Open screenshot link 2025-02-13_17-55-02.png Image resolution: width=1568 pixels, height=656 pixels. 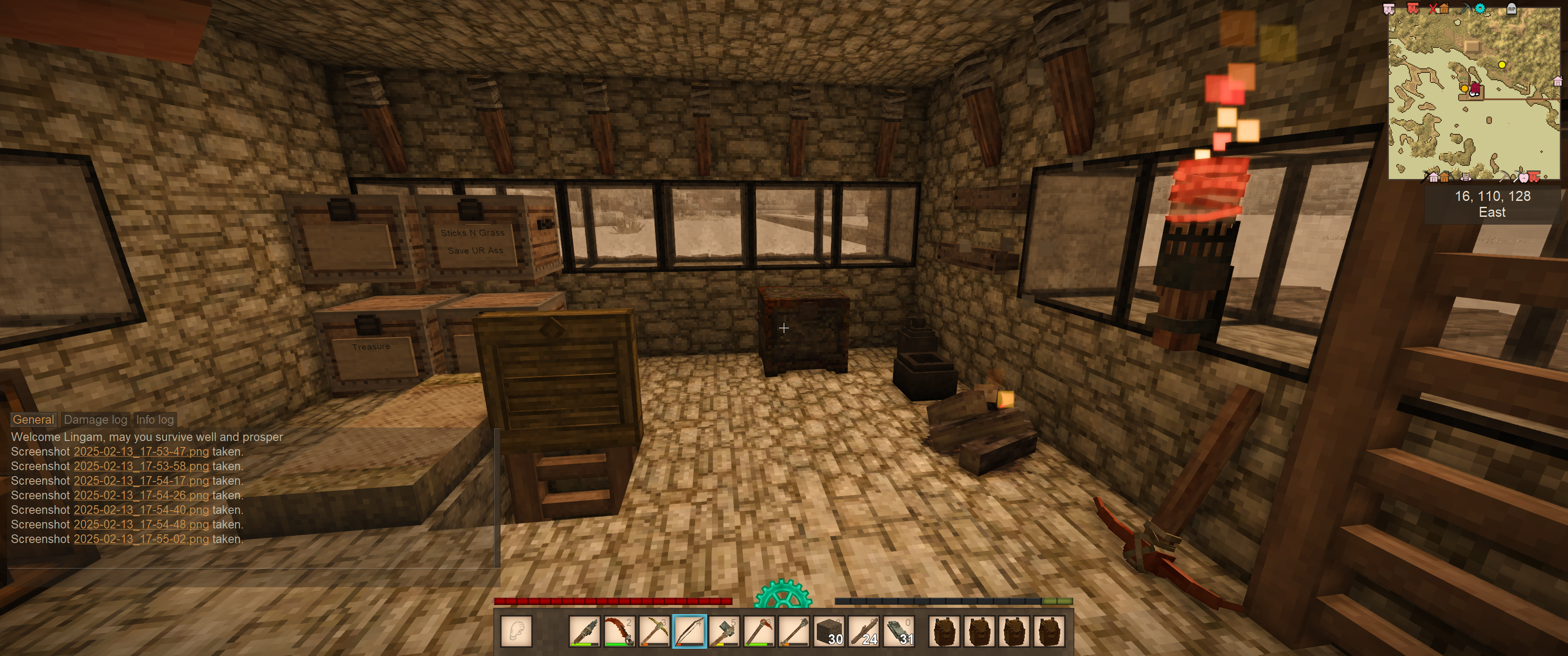coord(141,539)
